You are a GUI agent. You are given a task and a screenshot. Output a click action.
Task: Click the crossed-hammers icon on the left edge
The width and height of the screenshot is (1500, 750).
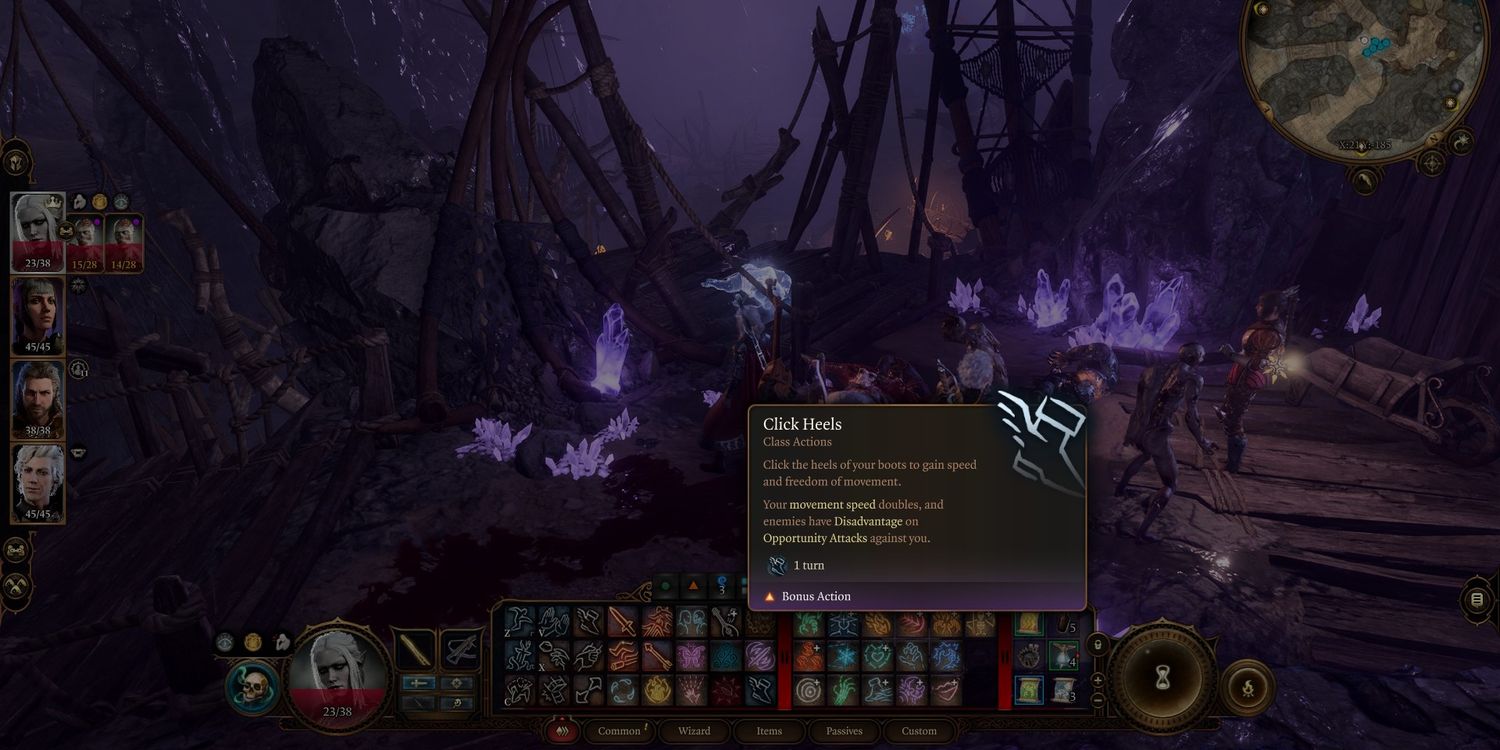(x=15, y=586)
